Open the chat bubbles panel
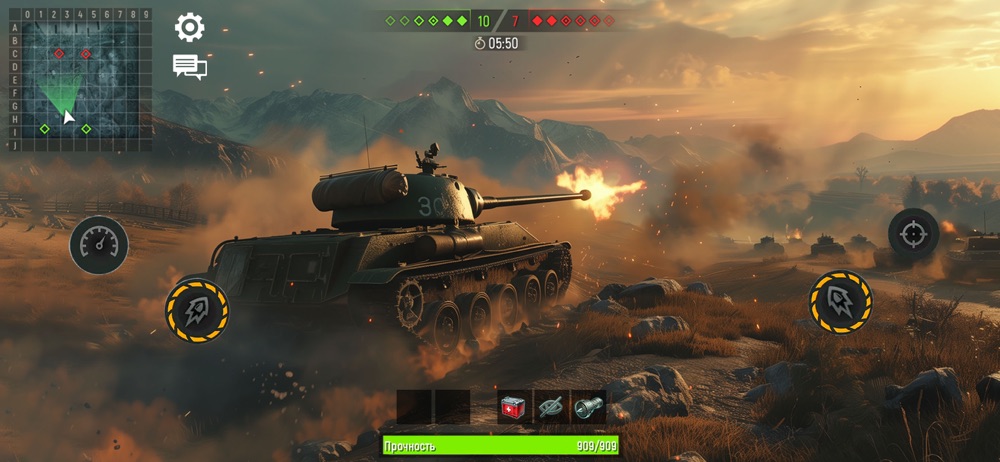 (189, 67)
